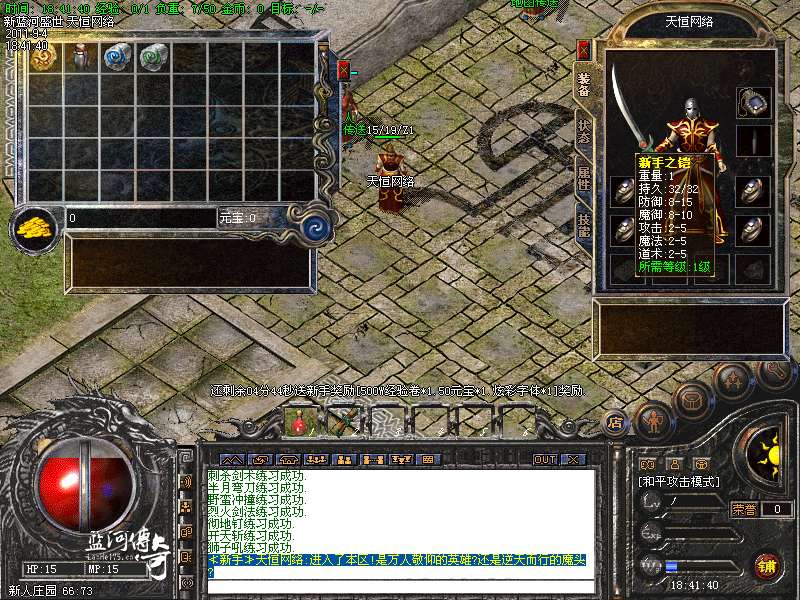Switch to the 状态 status tab

584,133
